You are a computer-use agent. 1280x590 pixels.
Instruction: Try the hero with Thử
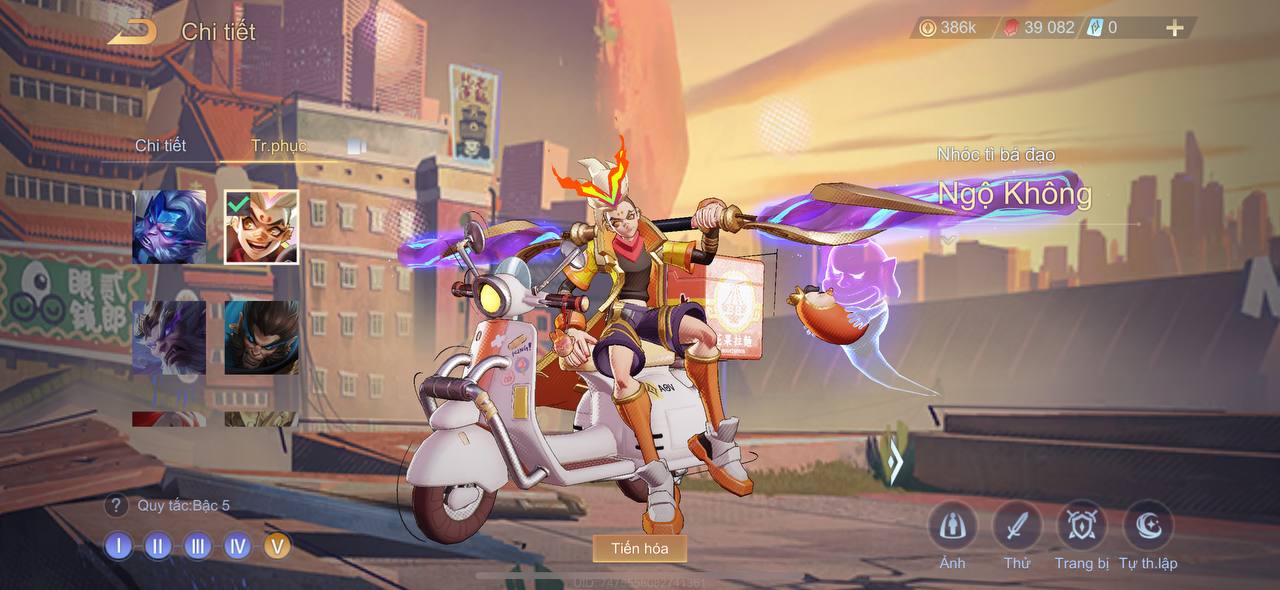pos(1017,526)
